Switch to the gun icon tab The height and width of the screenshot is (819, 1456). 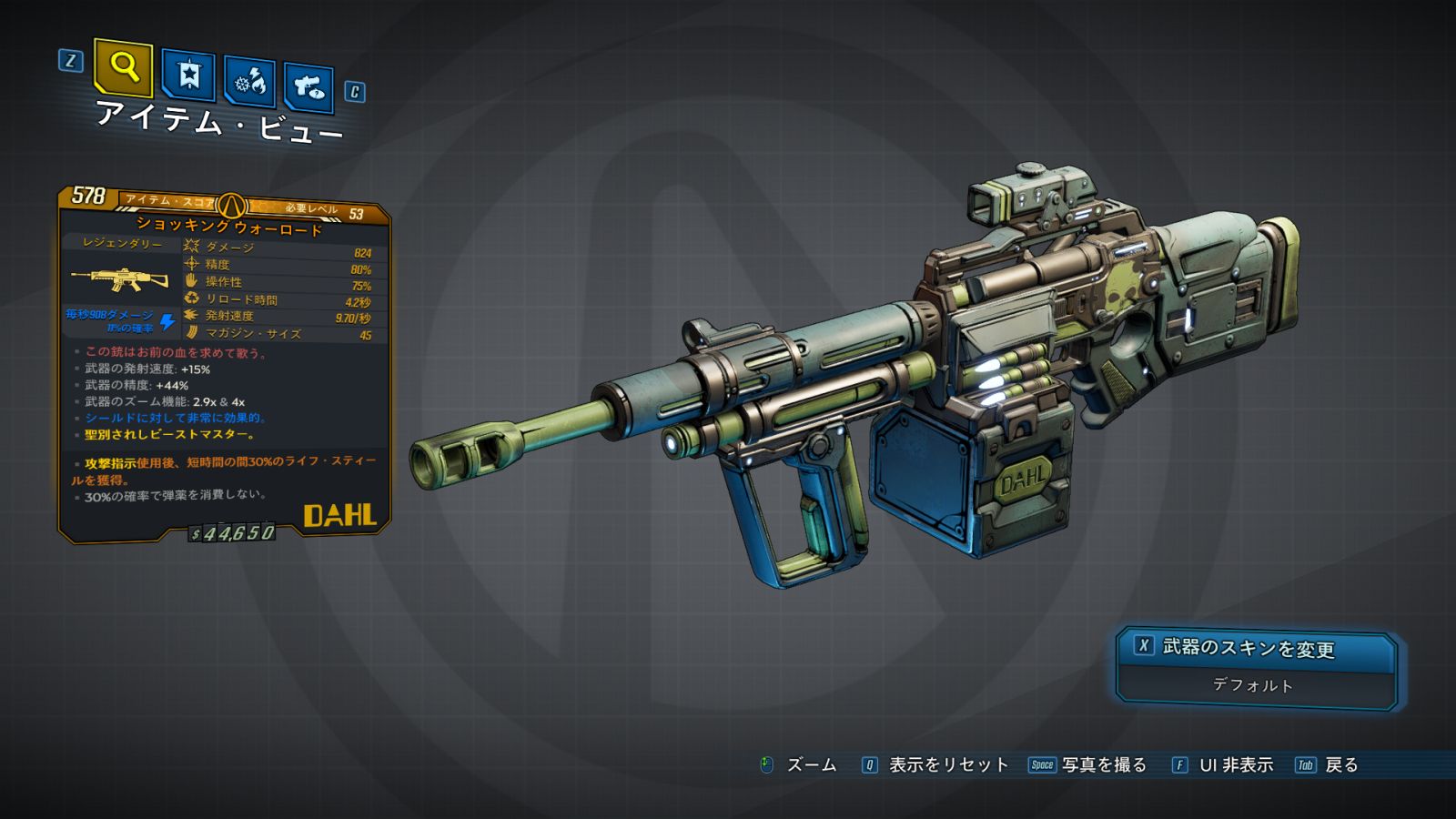point(308,88)
